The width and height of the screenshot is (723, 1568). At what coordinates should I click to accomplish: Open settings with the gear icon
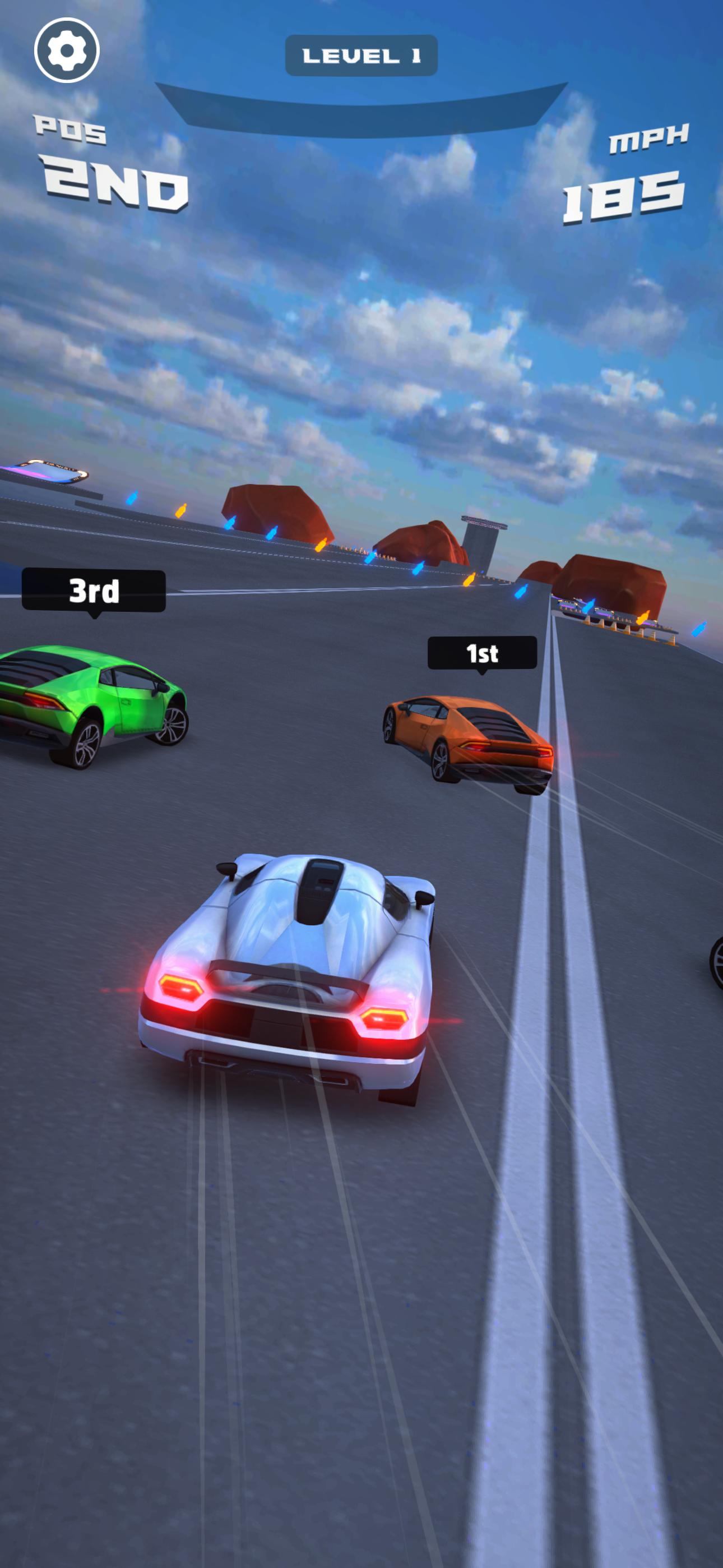(66, 50)
